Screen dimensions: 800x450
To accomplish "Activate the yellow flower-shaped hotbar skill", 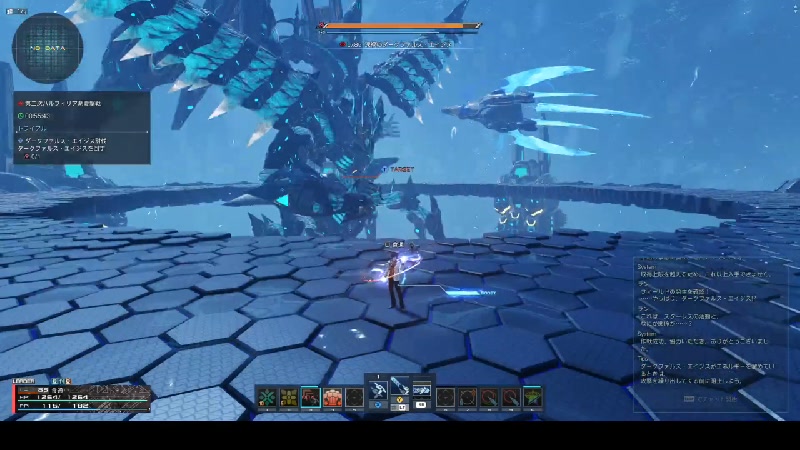I will (x=288, y=397).
